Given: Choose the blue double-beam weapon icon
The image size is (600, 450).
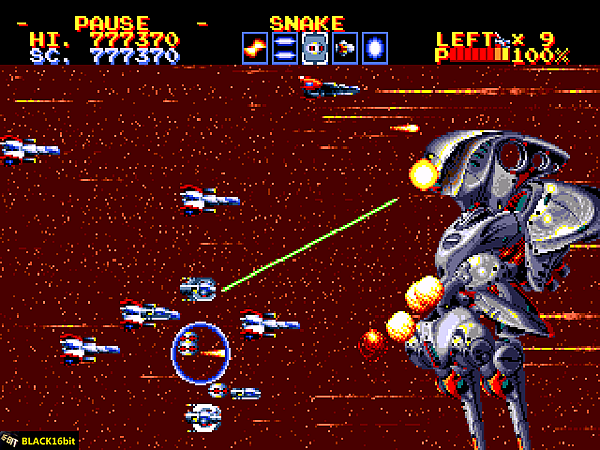Looking at the screenshot, I should (x=285, y=47).
